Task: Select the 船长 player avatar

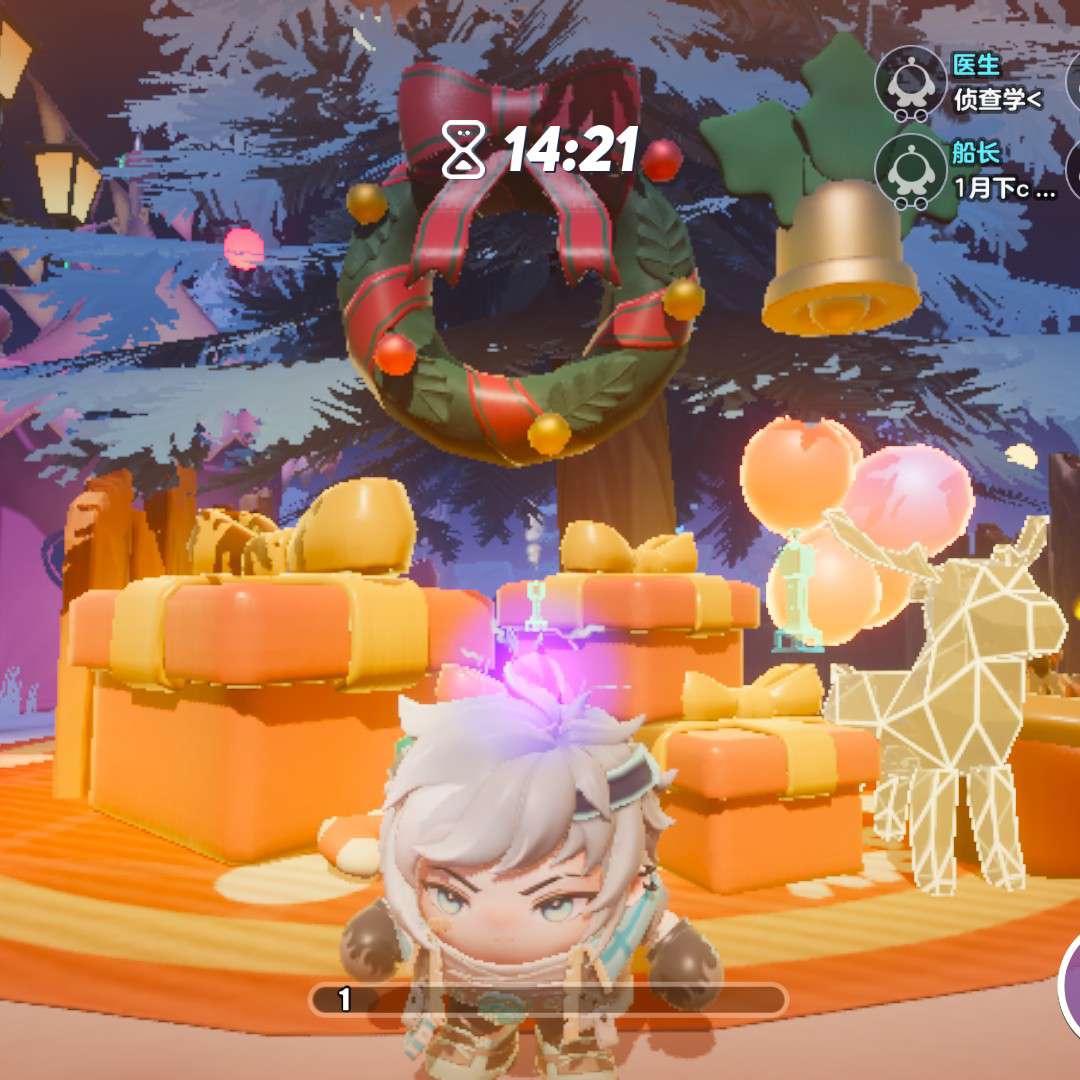Action: click(910, 171)
